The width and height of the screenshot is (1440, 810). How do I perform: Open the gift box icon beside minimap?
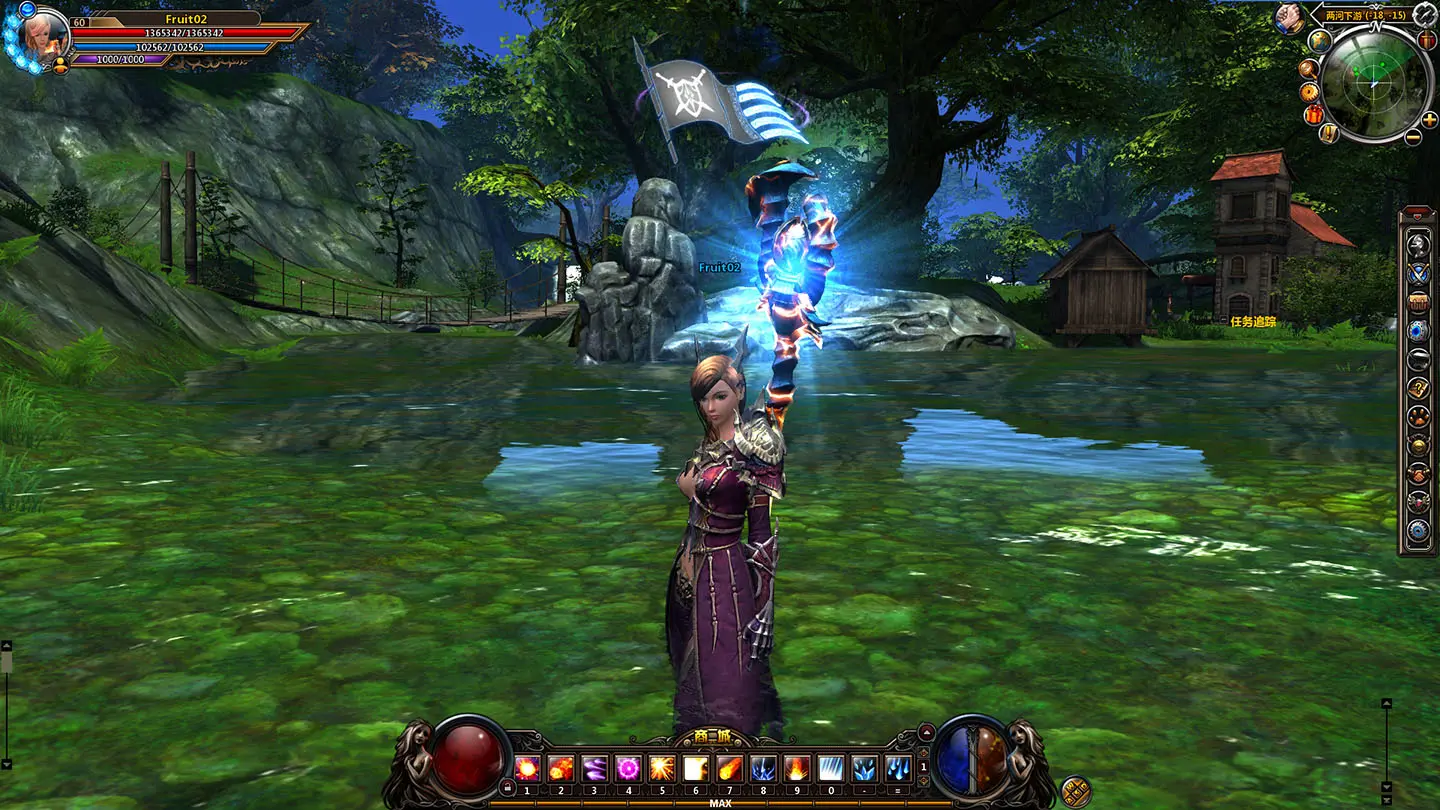(1314, 114)
